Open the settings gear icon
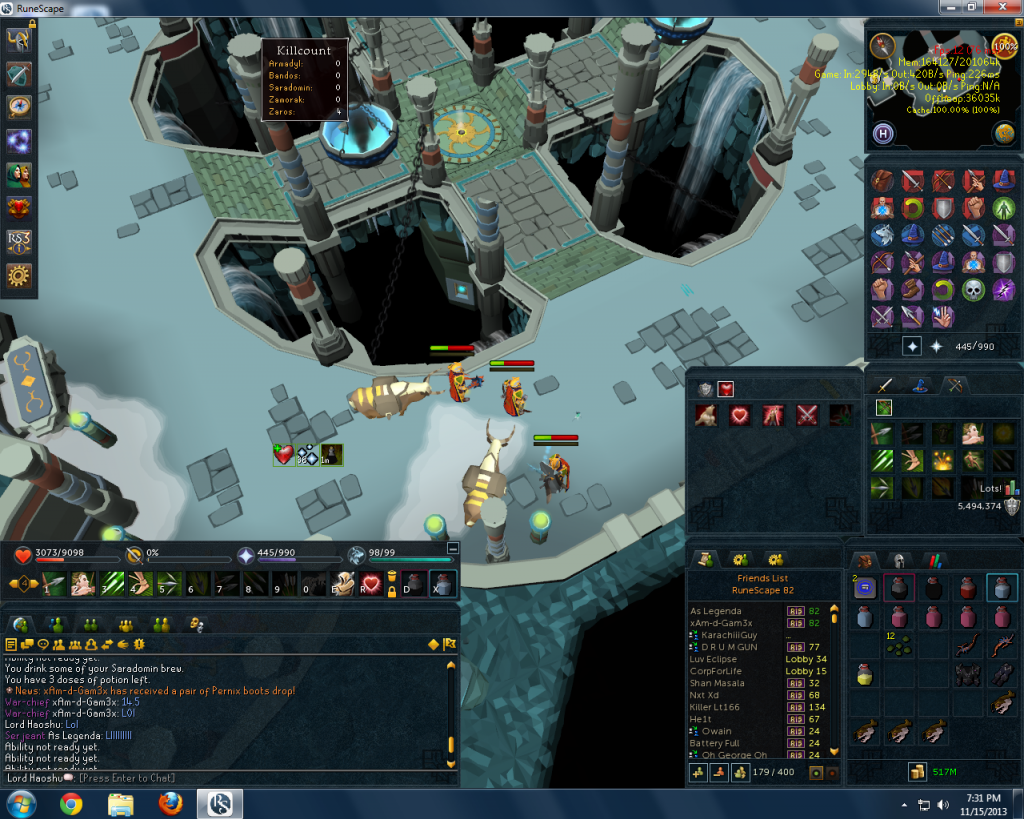The image size is (1024, 819). pyautogui.click(x=19, y=275)
